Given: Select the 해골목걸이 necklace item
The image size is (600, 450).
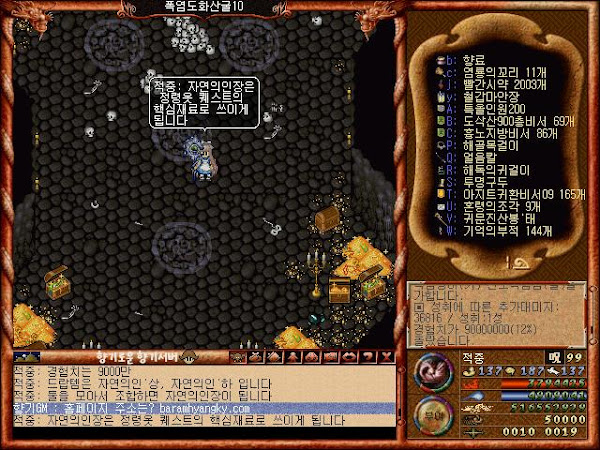Looking at the screenshot, I should click(x=486, y=145).
